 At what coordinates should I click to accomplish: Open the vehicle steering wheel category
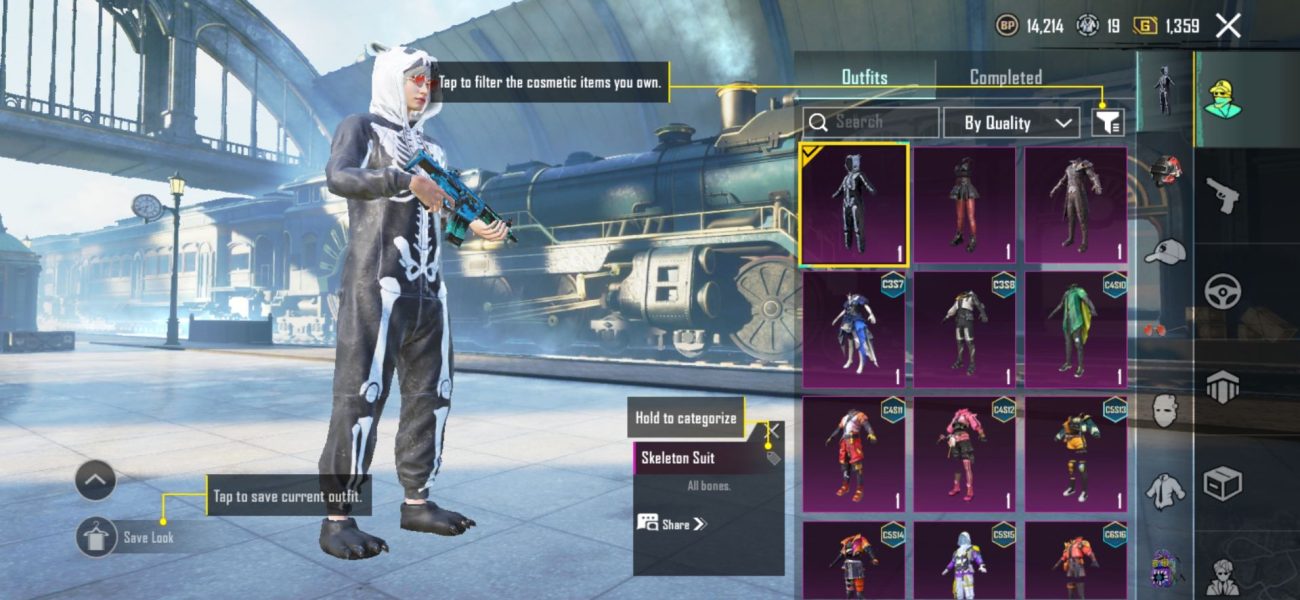[1222, 290]
